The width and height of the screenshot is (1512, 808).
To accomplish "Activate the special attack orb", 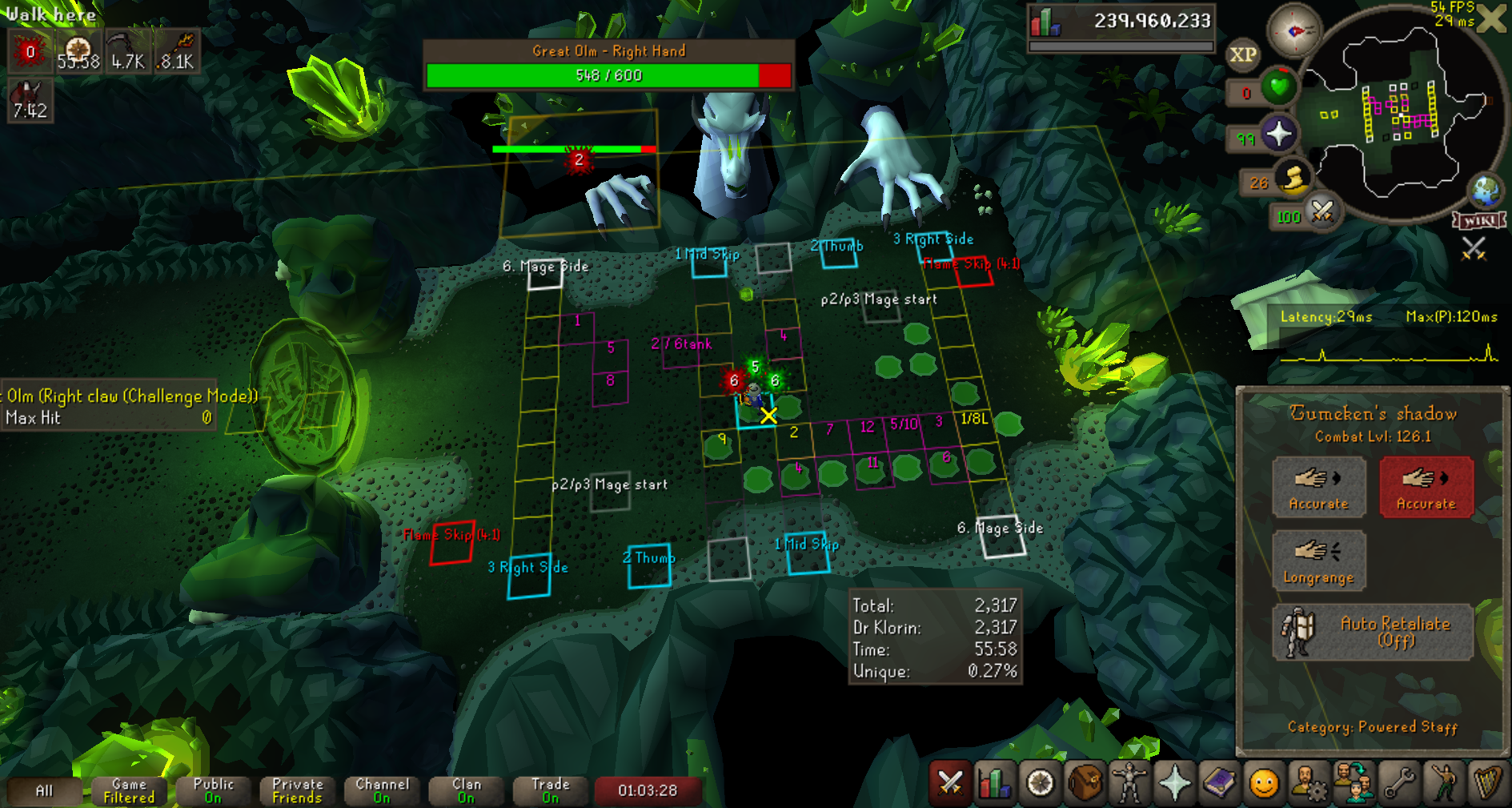I will 1322,212.
